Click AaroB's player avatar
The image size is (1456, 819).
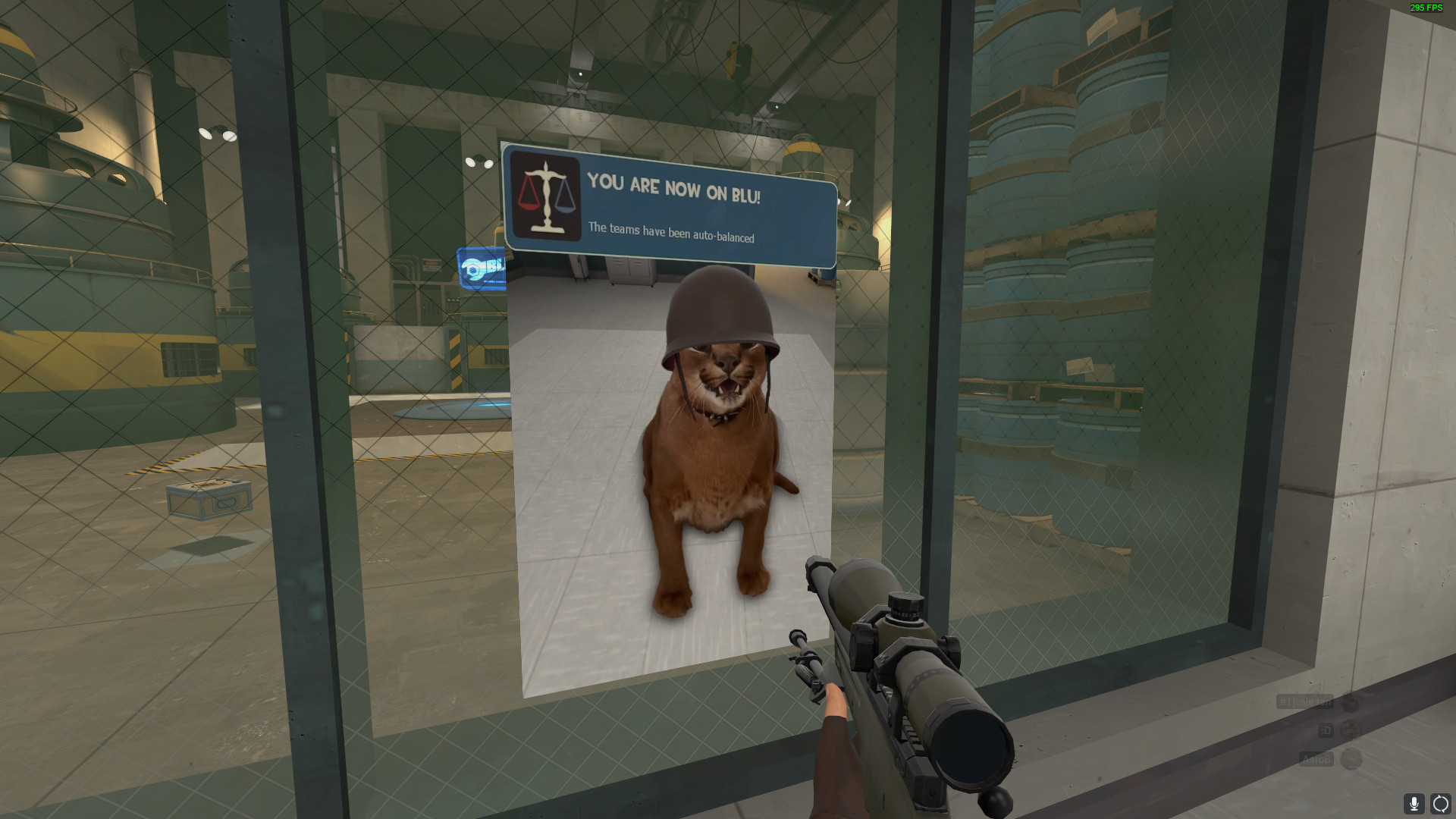point(1351,759)
